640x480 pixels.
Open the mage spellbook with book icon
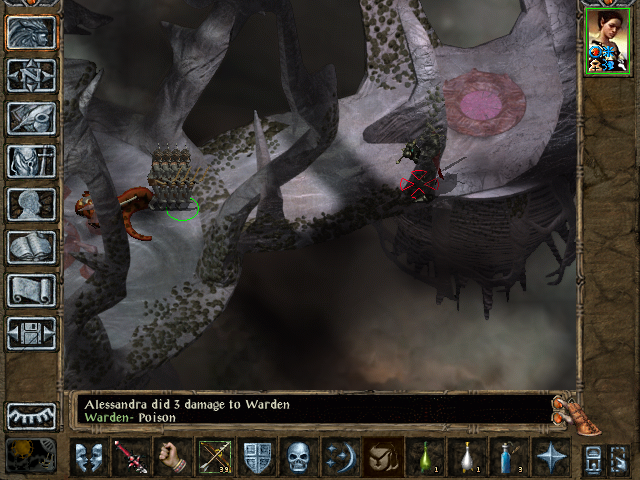[x=31, y=247]
